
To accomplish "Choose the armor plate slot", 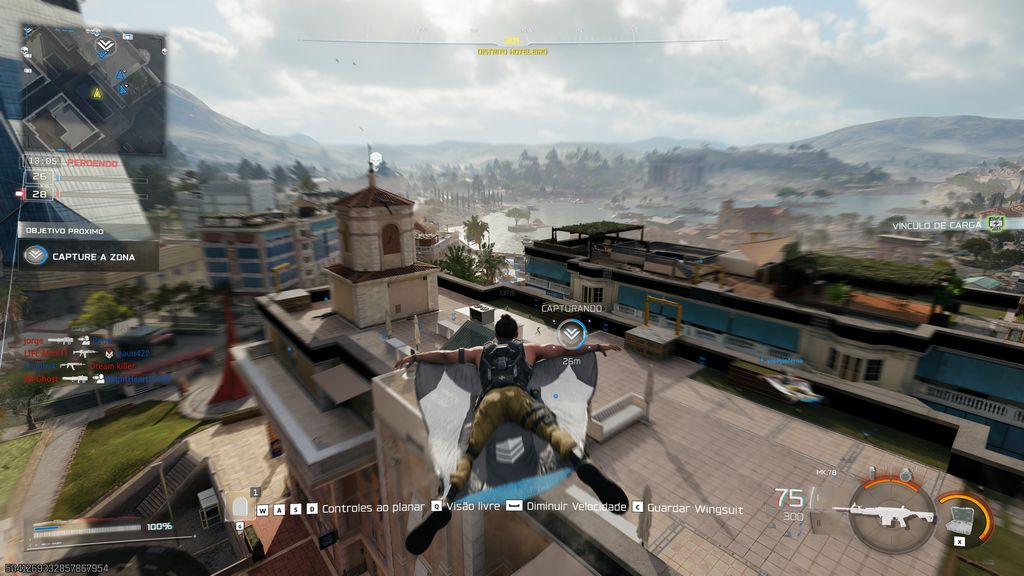I will [241, 507].
